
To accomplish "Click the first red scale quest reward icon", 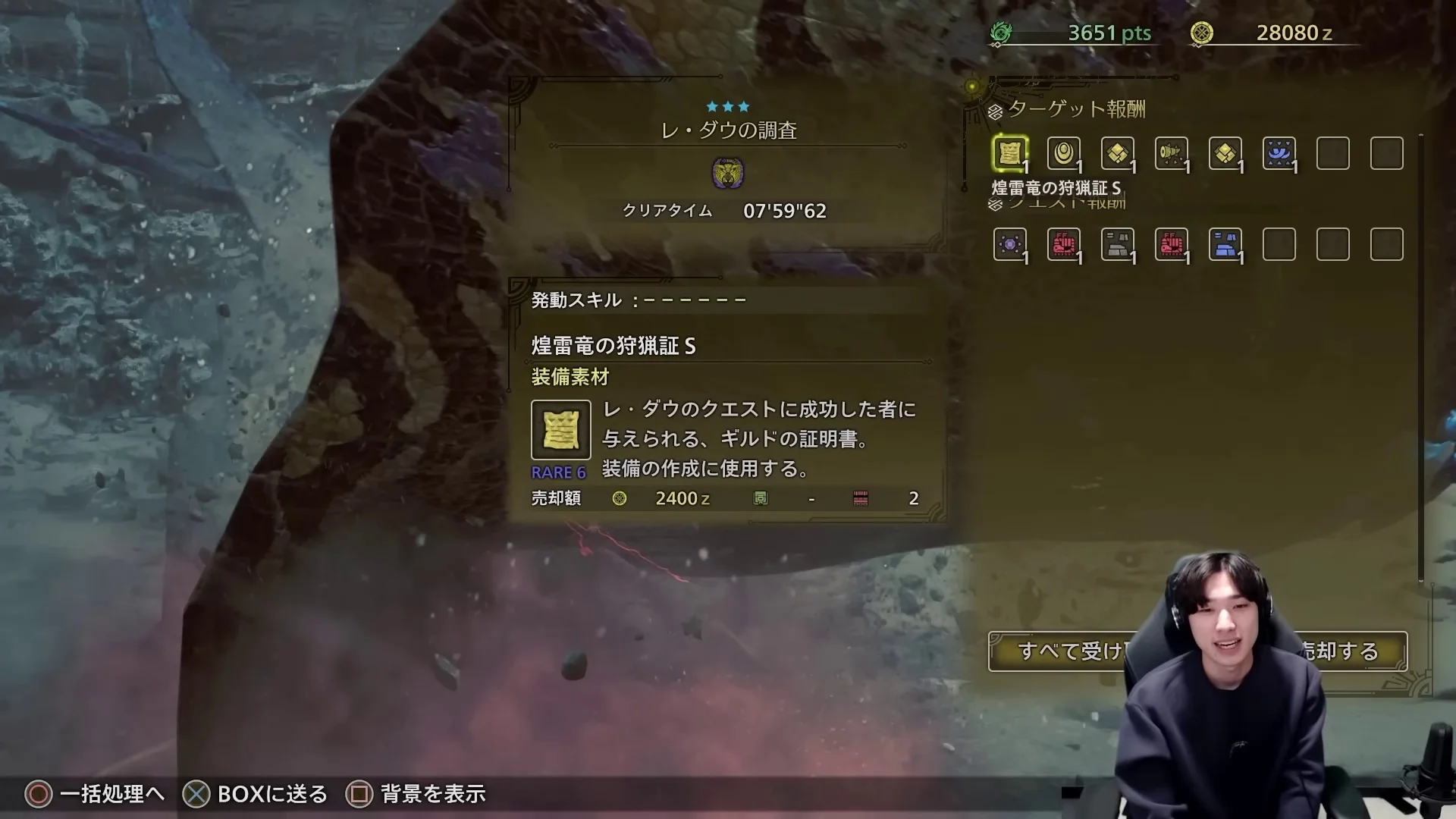I will click(1064, 244).
